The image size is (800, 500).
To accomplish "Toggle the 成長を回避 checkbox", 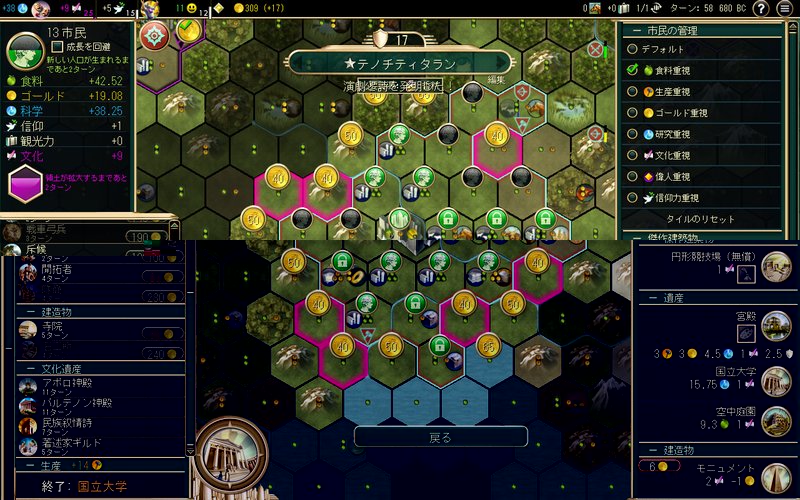I will point(58,46).
